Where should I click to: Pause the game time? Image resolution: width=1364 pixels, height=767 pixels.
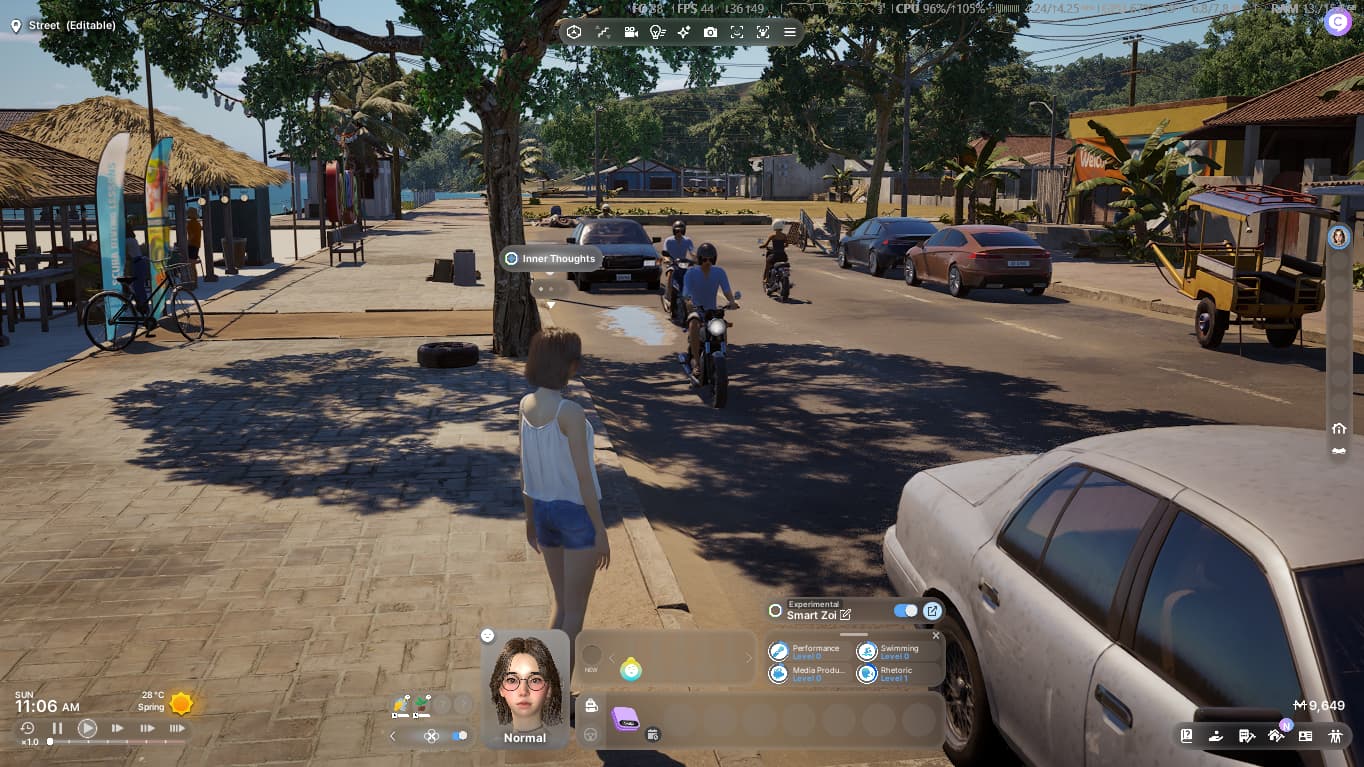57,728
